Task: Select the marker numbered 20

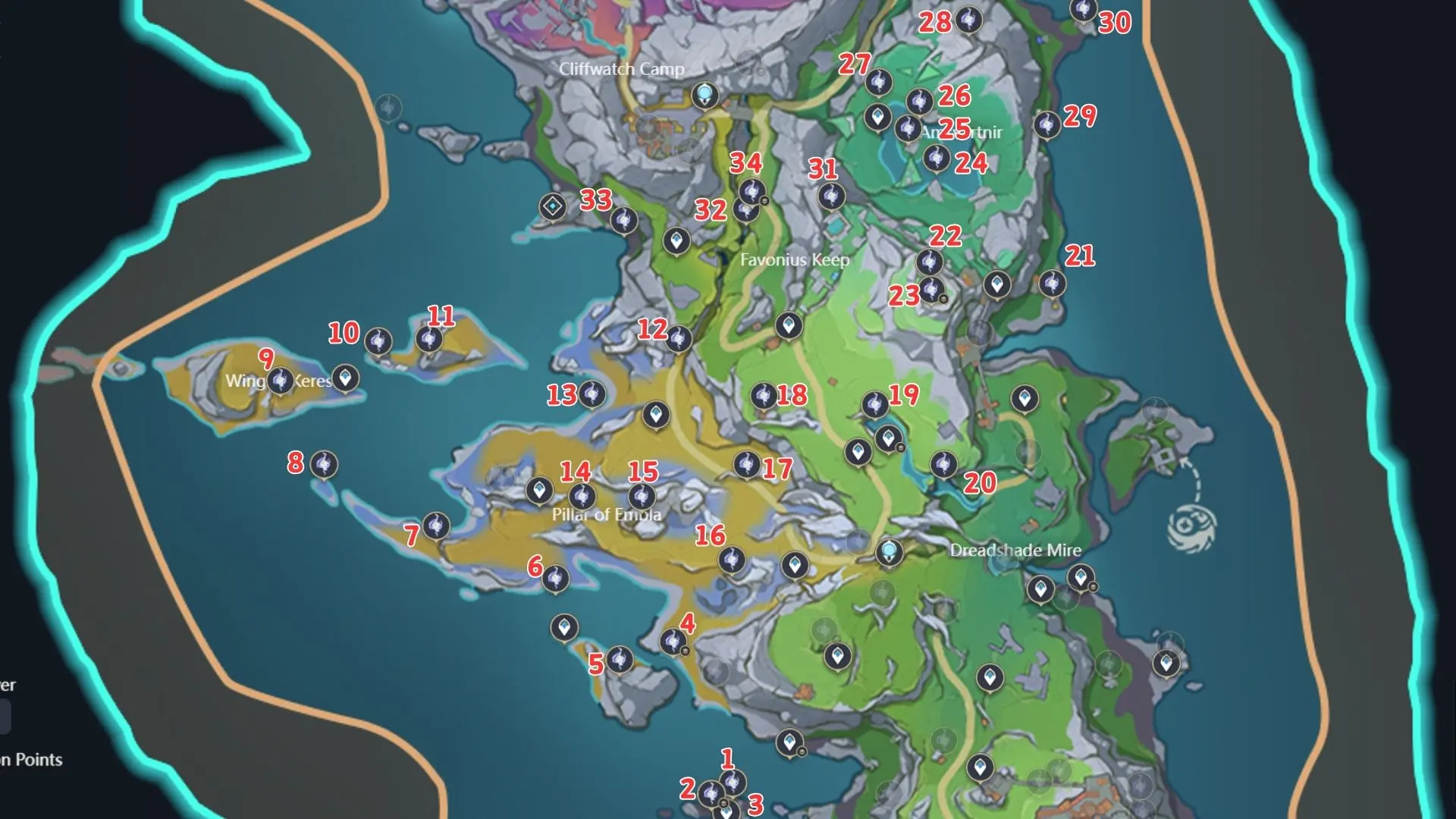Action: [x=944, y=464]
